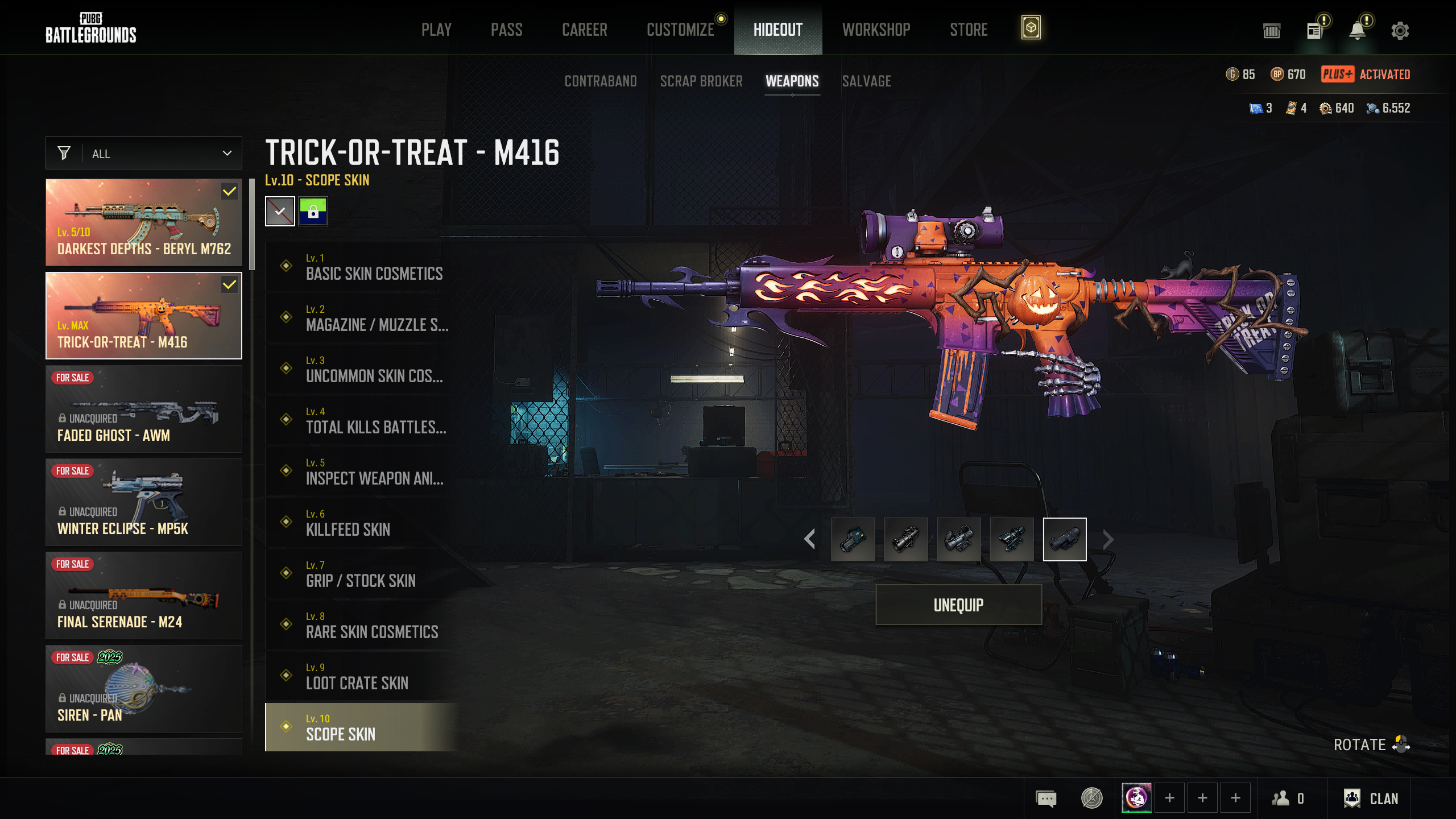Choose the Faded Ghost AWM skin
The height and width of the screenshot is (819, 1456).
(144, 409)
